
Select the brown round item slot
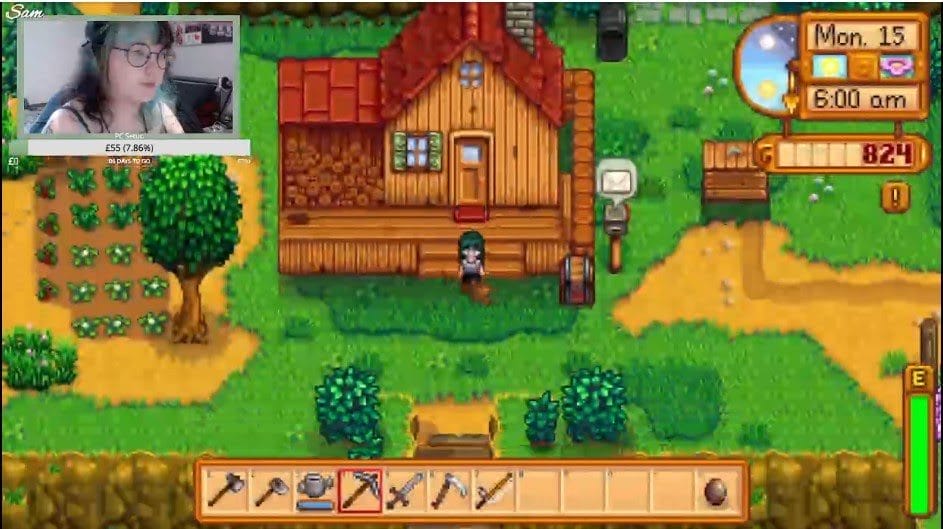pyautogui.click(x=714, y=490)
